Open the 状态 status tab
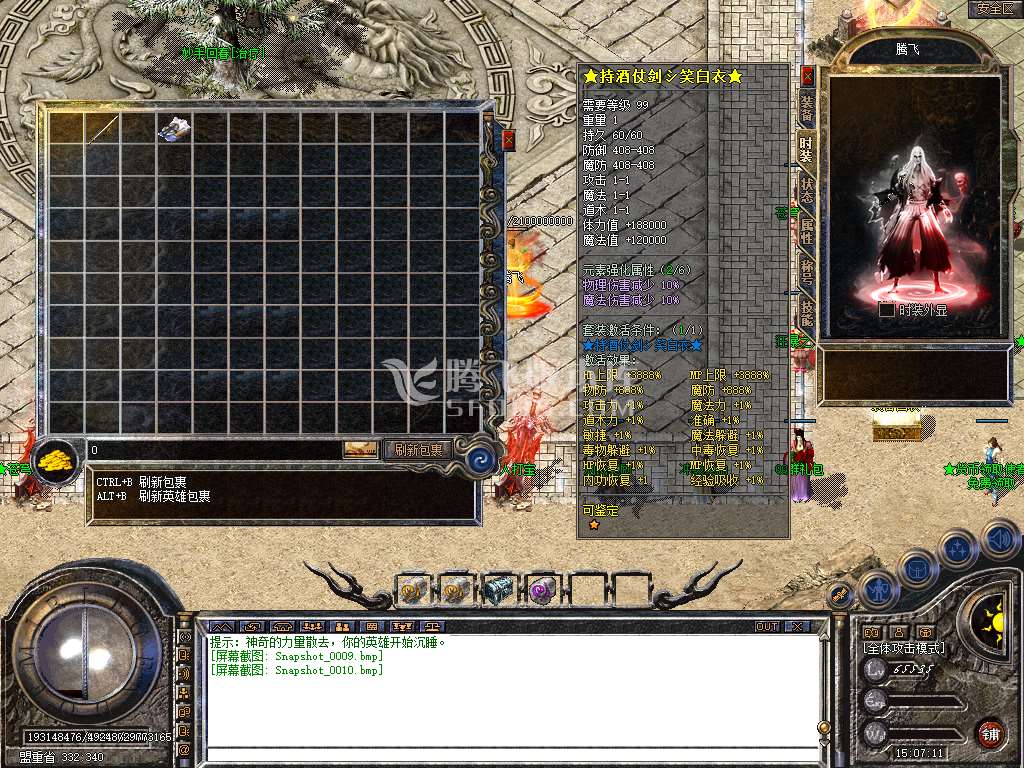 pos(807,190)
